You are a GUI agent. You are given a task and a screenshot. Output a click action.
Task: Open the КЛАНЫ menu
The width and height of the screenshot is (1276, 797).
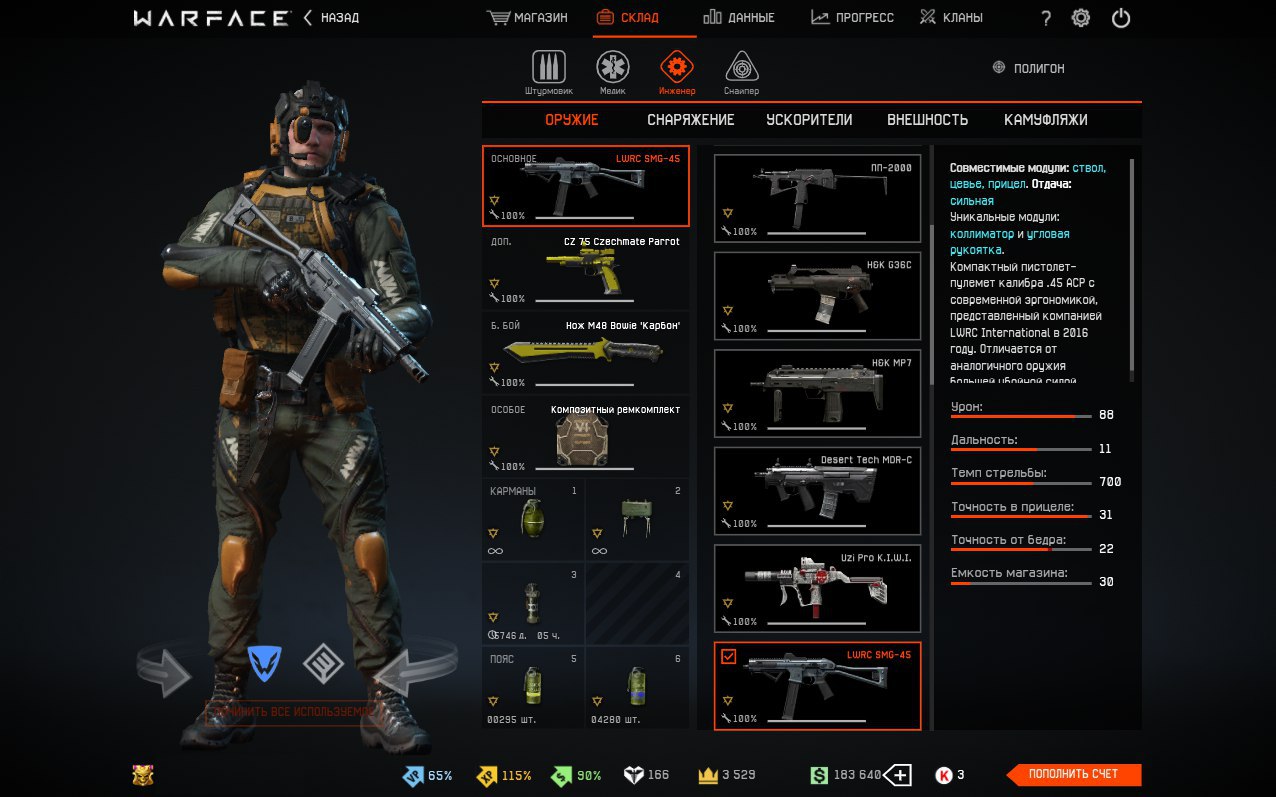tap(951, 18)
